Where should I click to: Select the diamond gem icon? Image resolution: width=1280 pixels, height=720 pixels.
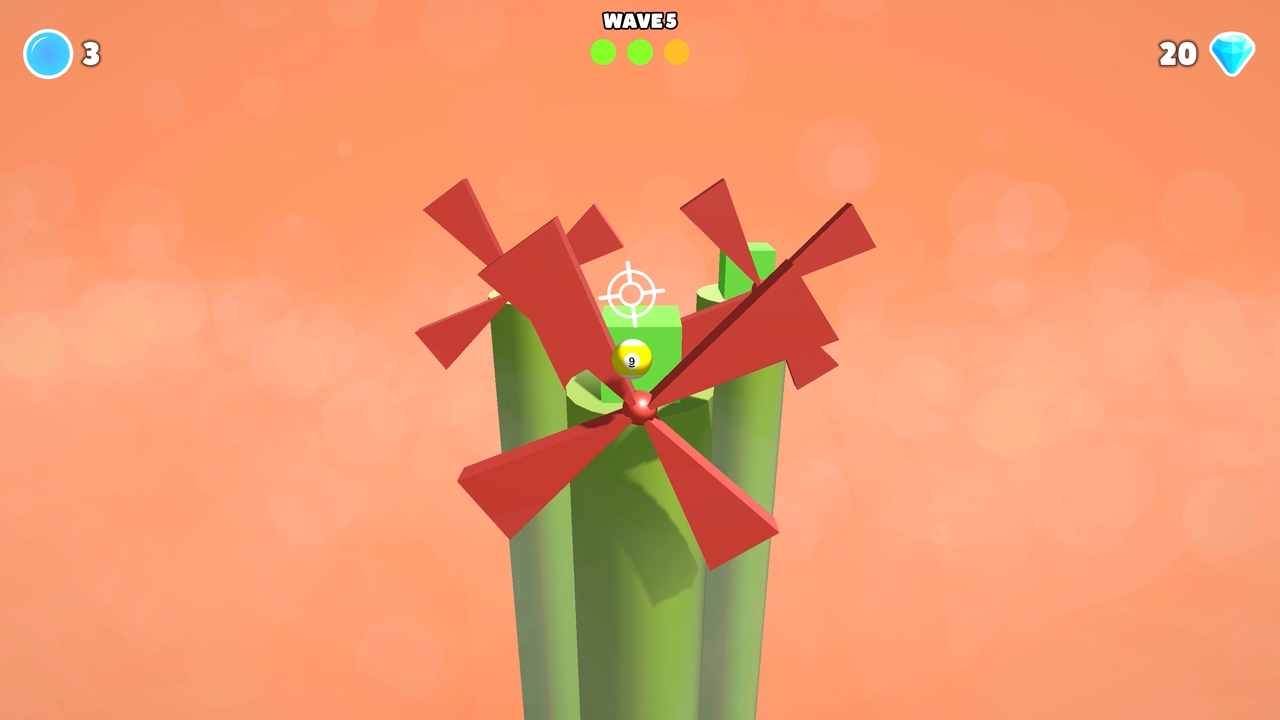(x=1232, y=53)
